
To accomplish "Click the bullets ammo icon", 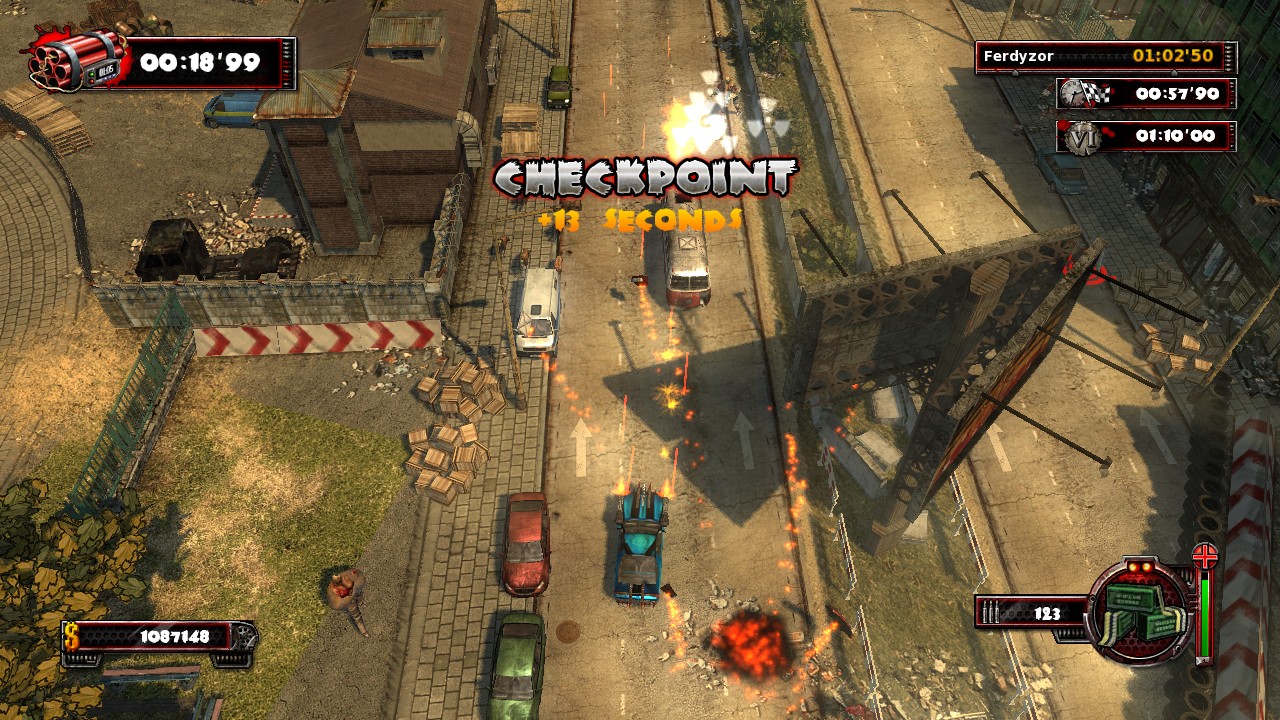I will tap(993, 613).
